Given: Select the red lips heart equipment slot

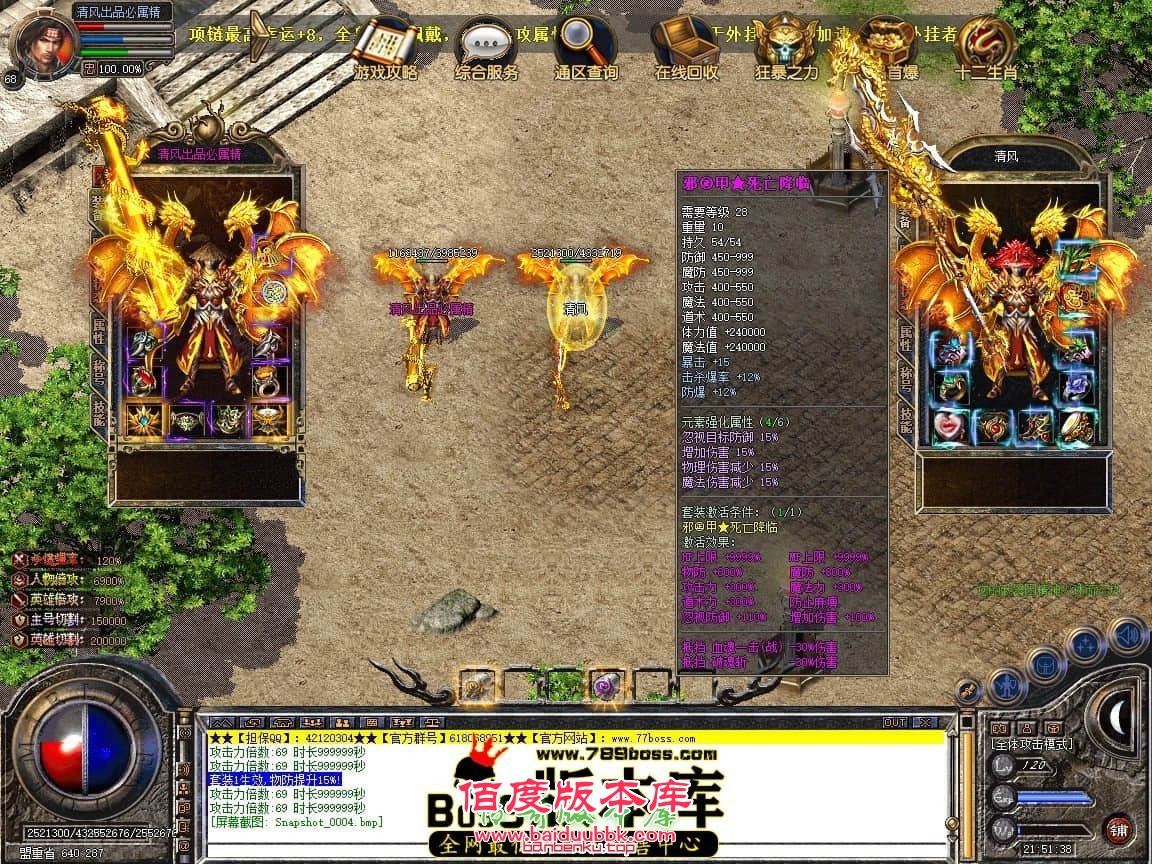Looking at the screenshot, I should click(949, 426).
